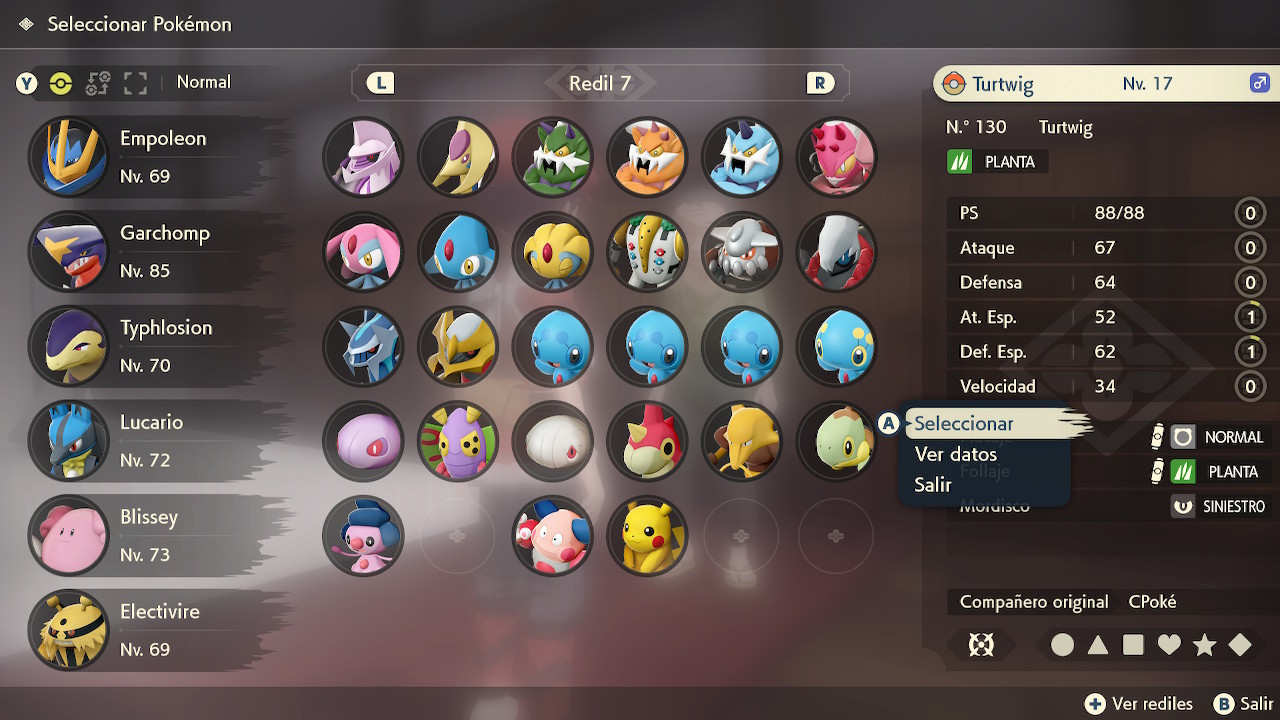Select Cresselia in the pasture grid
1280x720 pixels.
click(458, 157)
